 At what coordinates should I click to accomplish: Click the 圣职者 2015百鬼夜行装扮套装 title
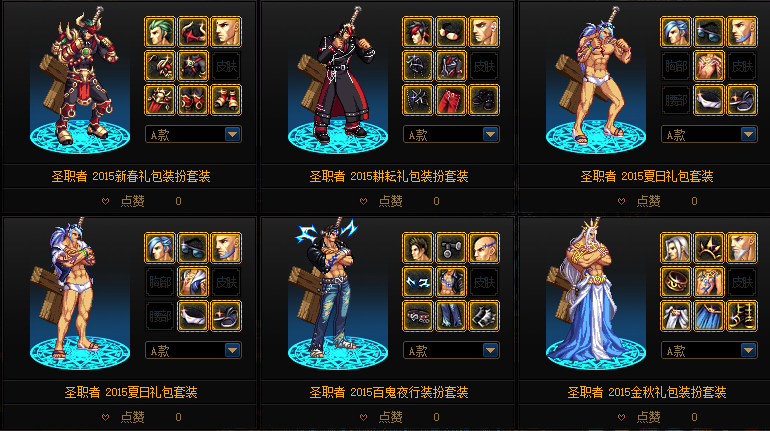(389, 392)
